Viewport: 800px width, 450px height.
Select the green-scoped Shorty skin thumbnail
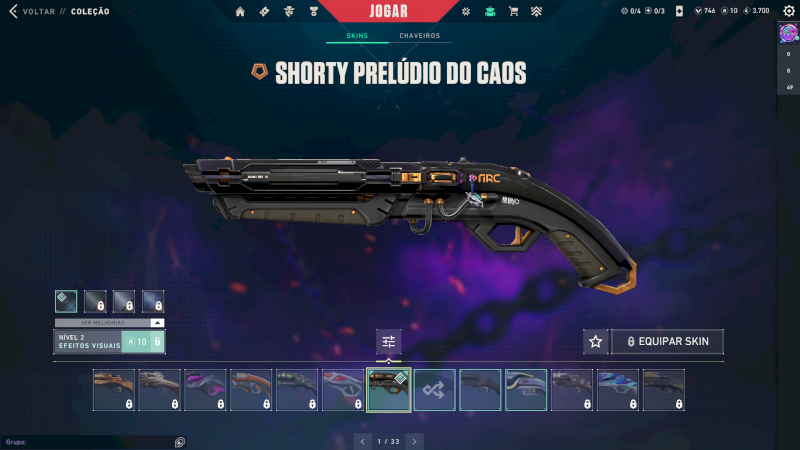(x=297, y=390)
